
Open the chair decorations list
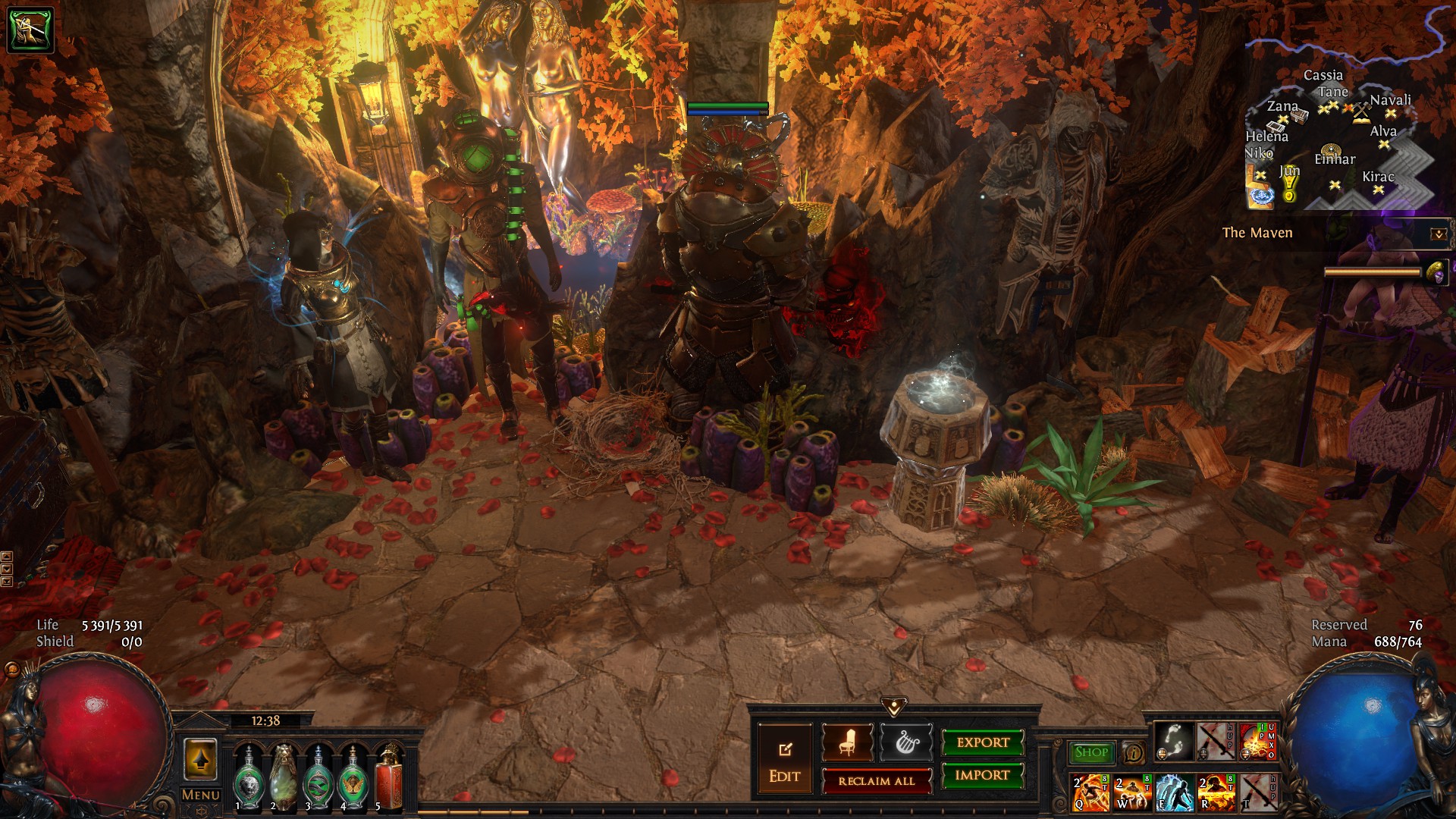coord(847,743)
